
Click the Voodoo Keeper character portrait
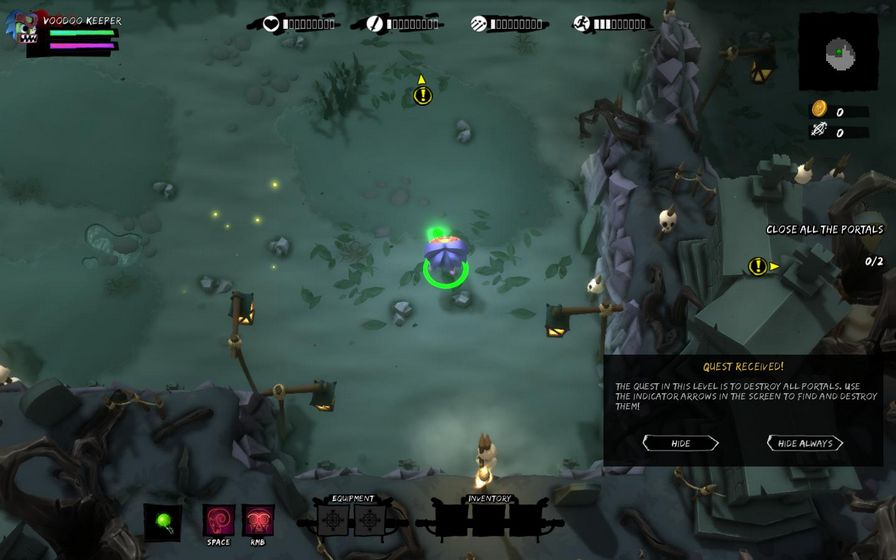click(21, 32)
